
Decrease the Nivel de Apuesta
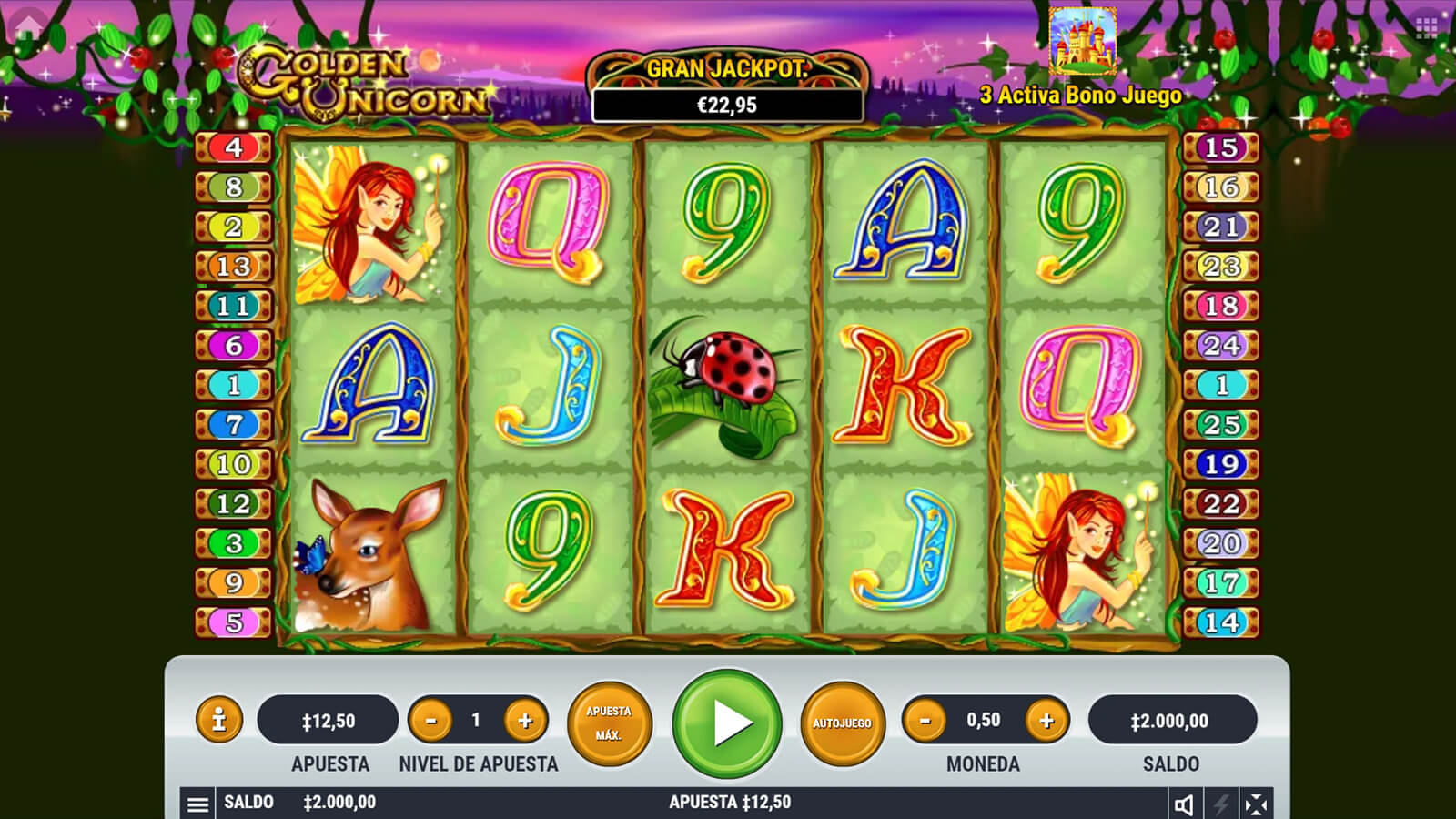[431, 721]
